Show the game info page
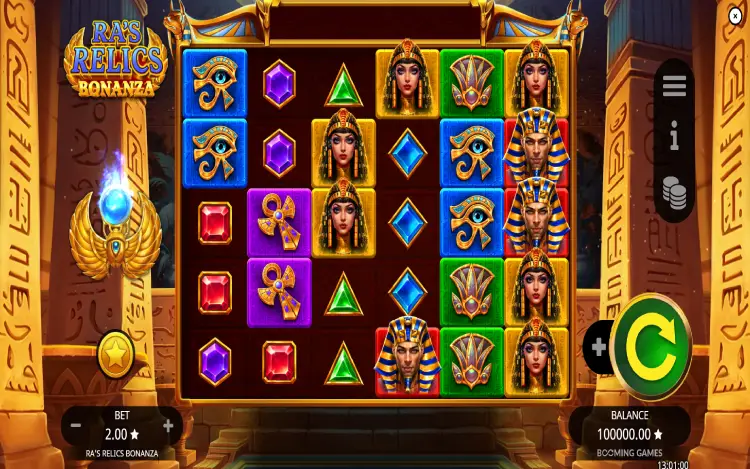The width and height of the screenshot is (750, 469). (675, 136)
